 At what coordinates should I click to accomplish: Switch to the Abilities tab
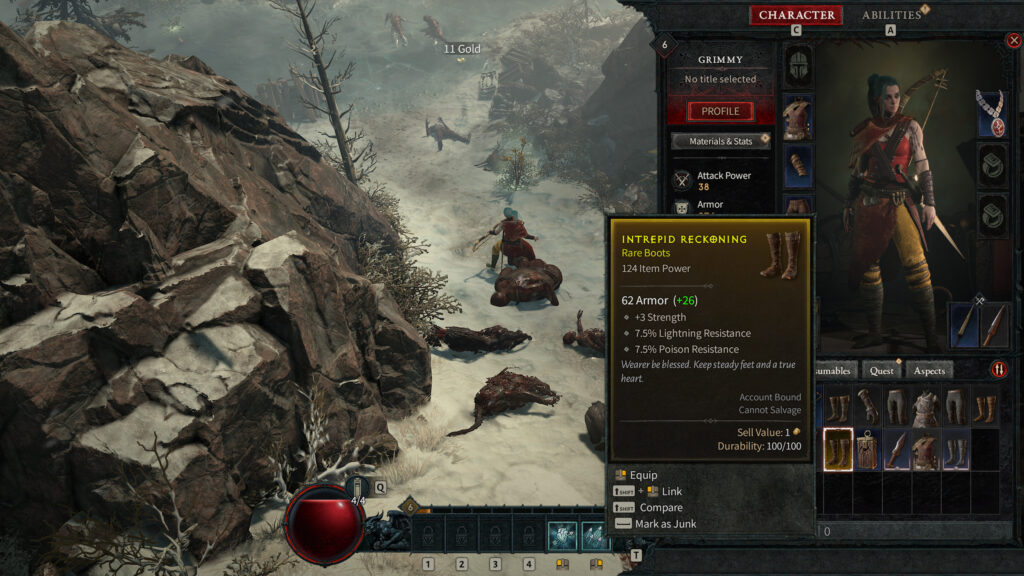(x=891, y=15)
